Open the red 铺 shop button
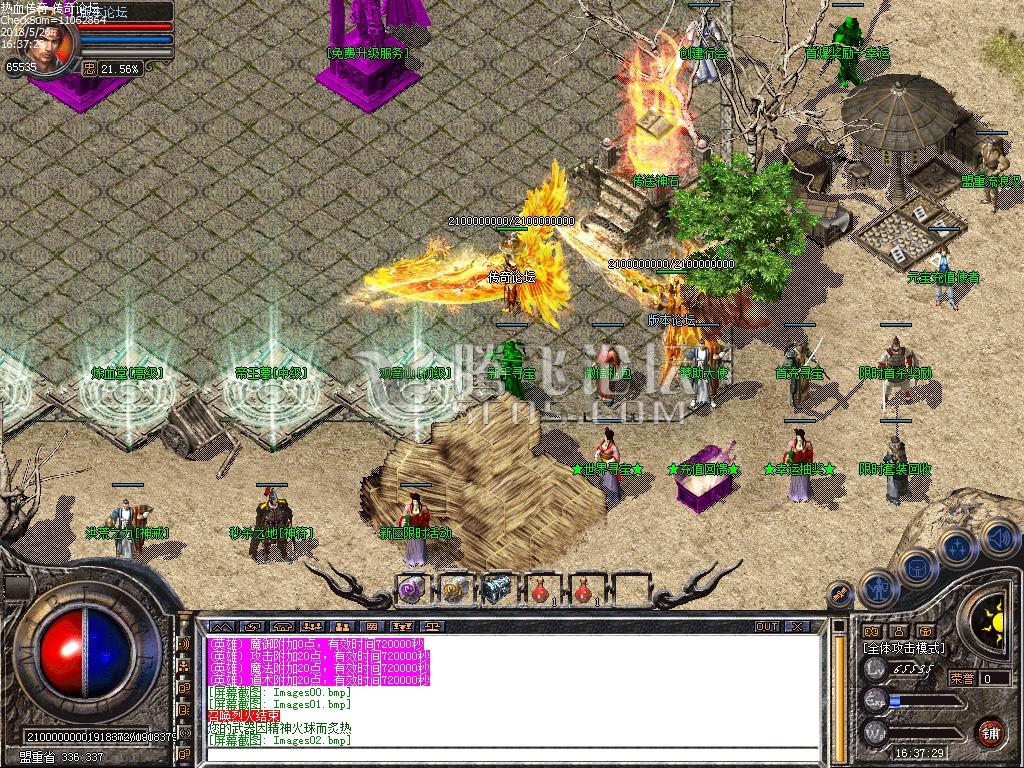This screenshot has width=1024, height=768. [990, 732]
